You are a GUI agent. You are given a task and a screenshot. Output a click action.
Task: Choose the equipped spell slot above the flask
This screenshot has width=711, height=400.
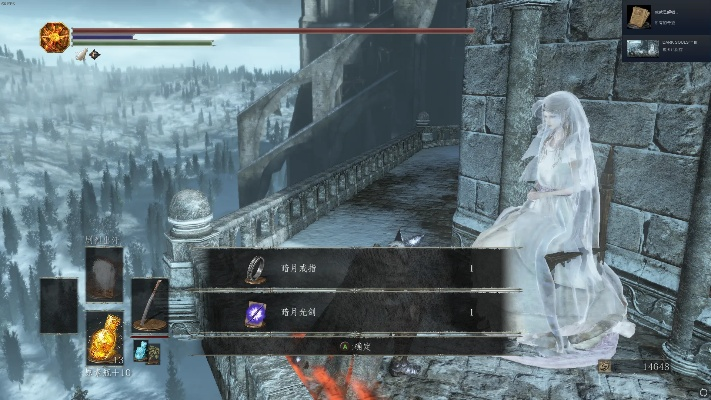coord(104,273)
